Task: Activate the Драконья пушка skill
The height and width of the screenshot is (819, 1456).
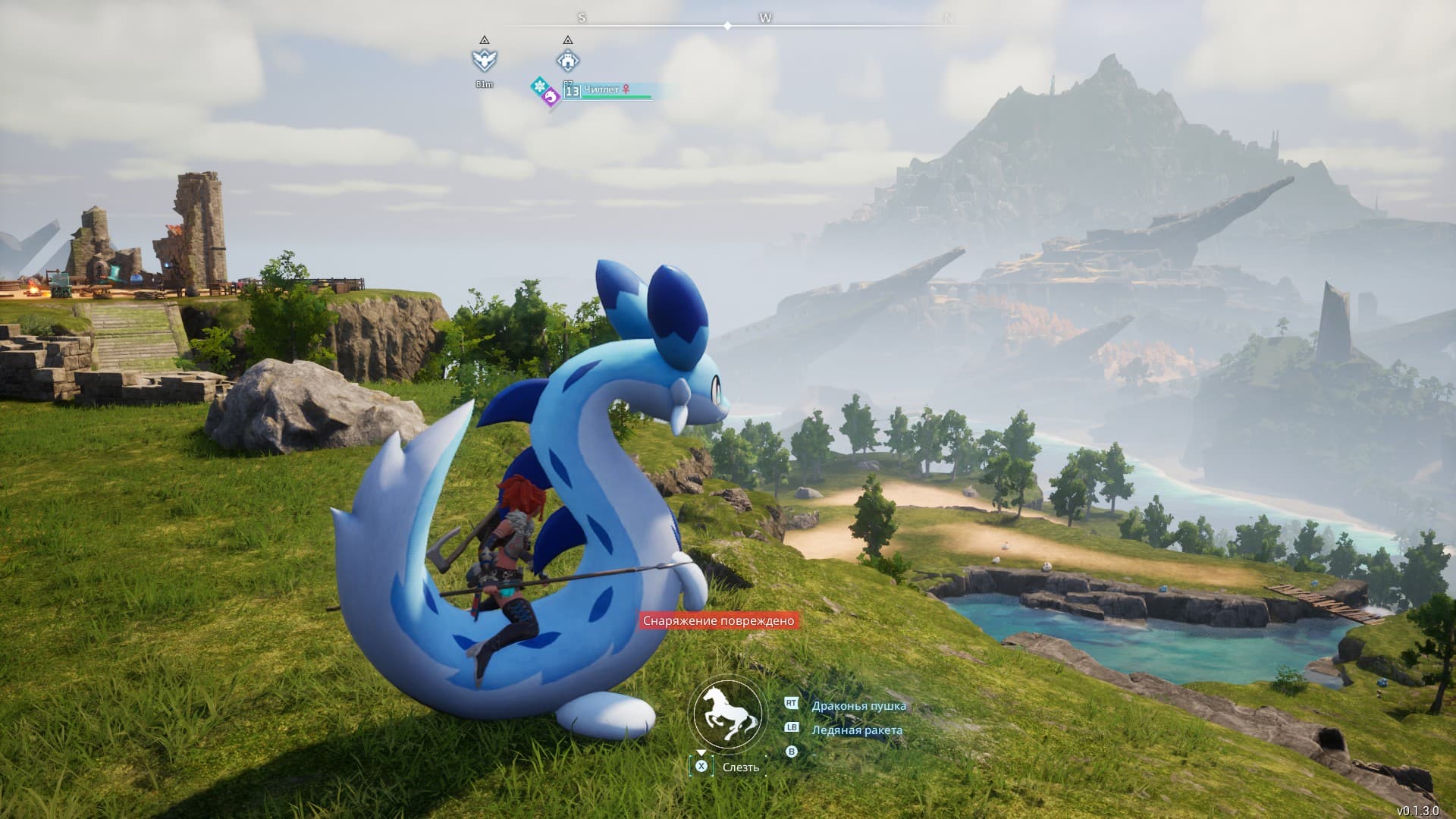Action: pos(858,706)
